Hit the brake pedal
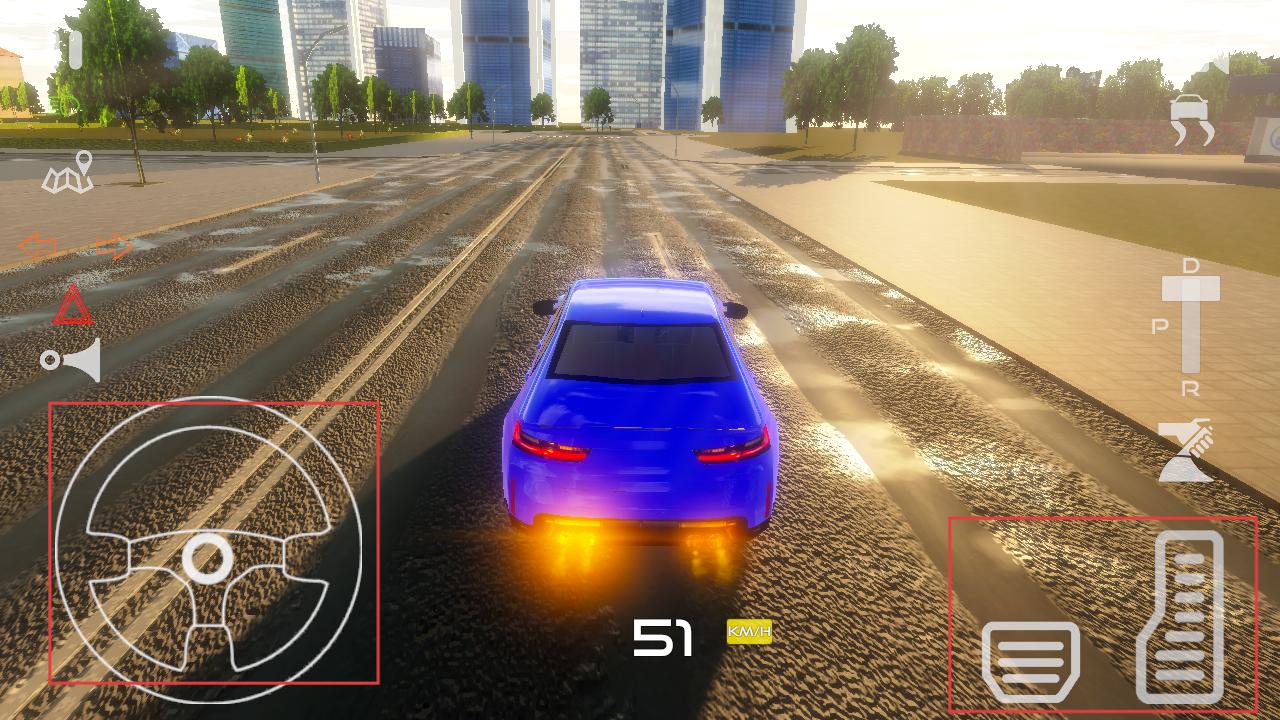Image resolution: width=1280 pixels, height=720 pixels. (x=1030, y=658)
